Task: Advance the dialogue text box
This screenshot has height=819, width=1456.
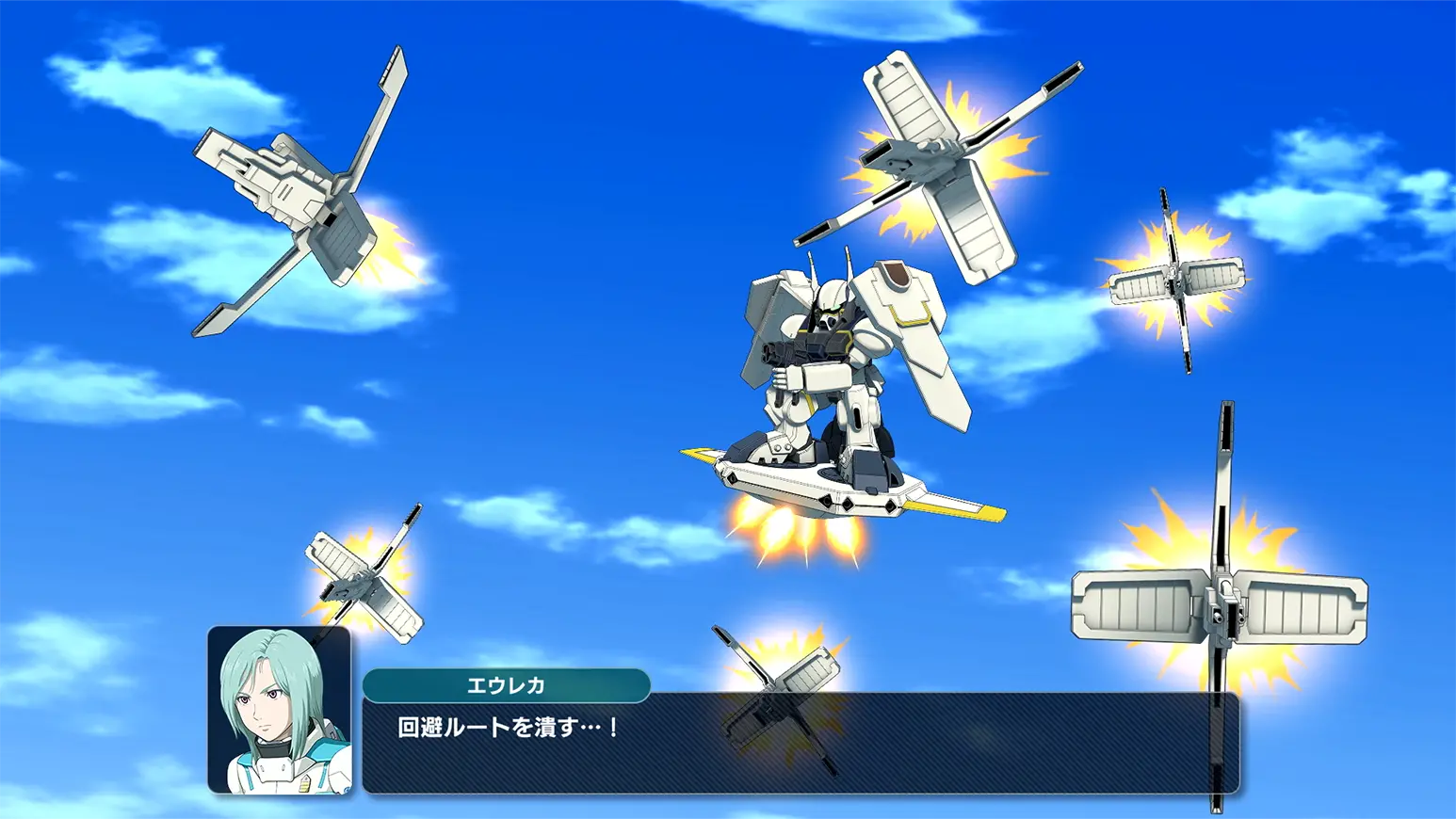Action: pos(801,744)
